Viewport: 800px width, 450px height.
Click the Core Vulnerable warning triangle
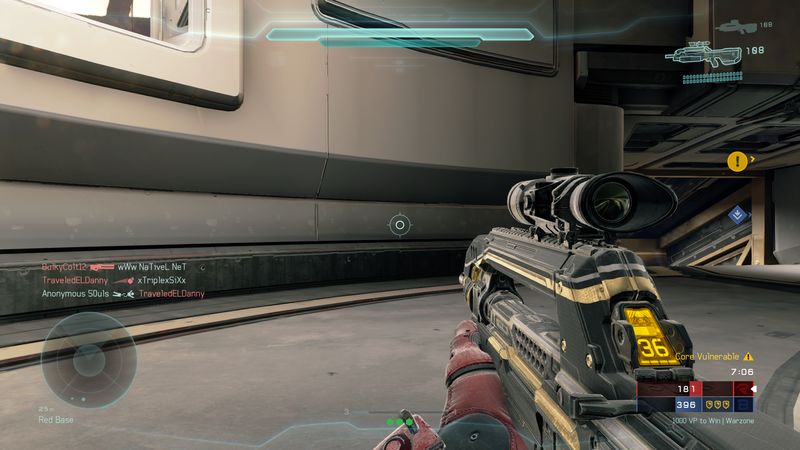coord(748,356)
